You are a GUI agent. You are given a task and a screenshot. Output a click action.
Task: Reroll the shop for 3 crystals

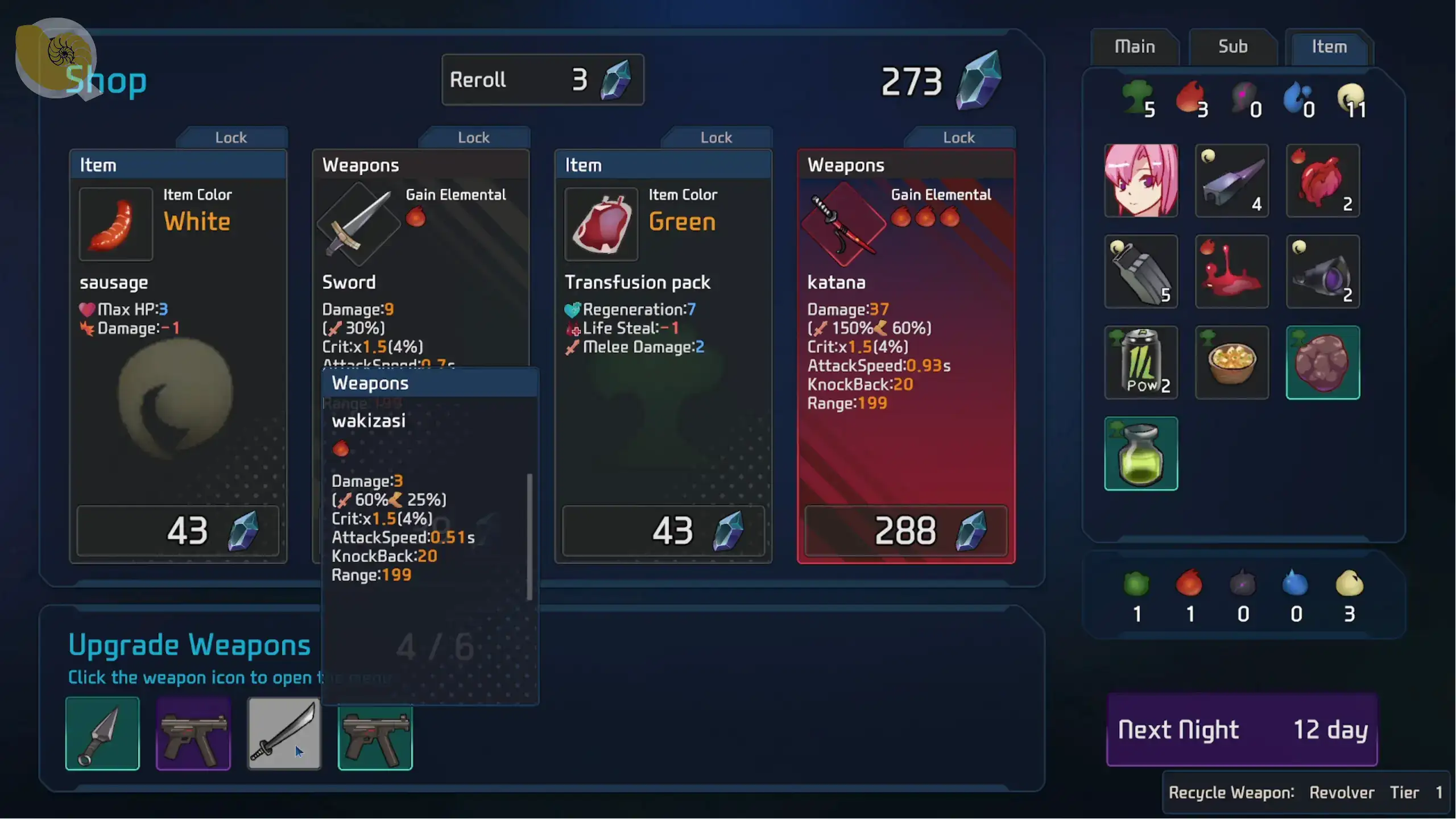tap(543, 80)
